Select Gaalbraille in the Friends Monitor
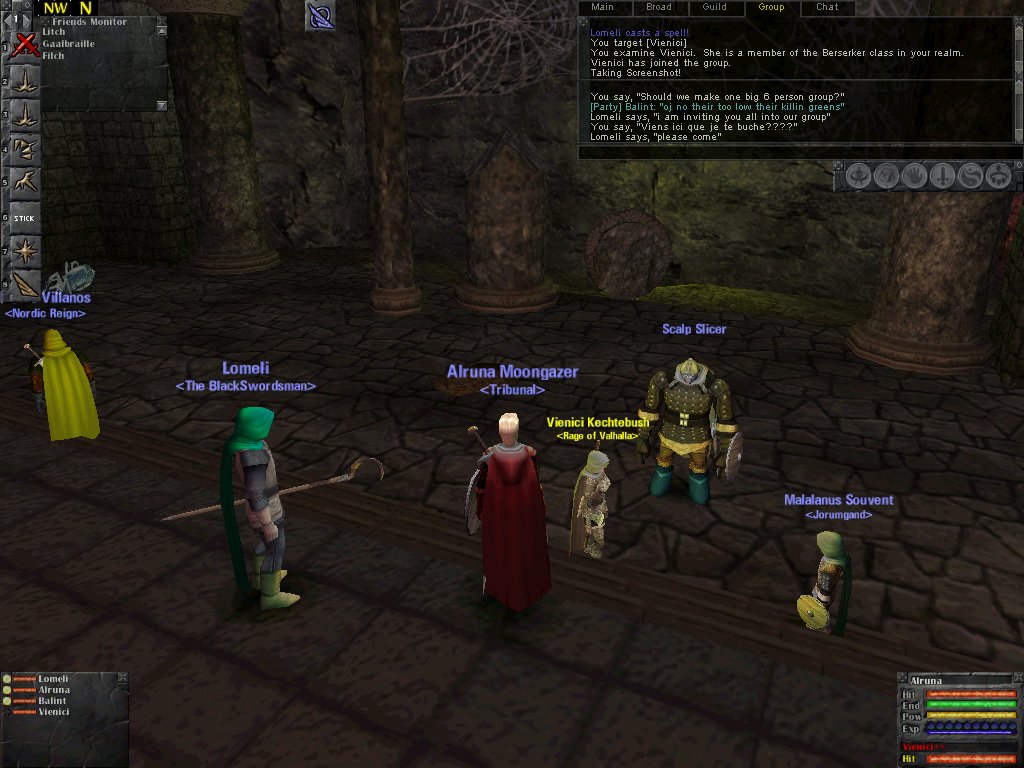1024x768 pixels. pyautogui.click(x=67, y=44)
